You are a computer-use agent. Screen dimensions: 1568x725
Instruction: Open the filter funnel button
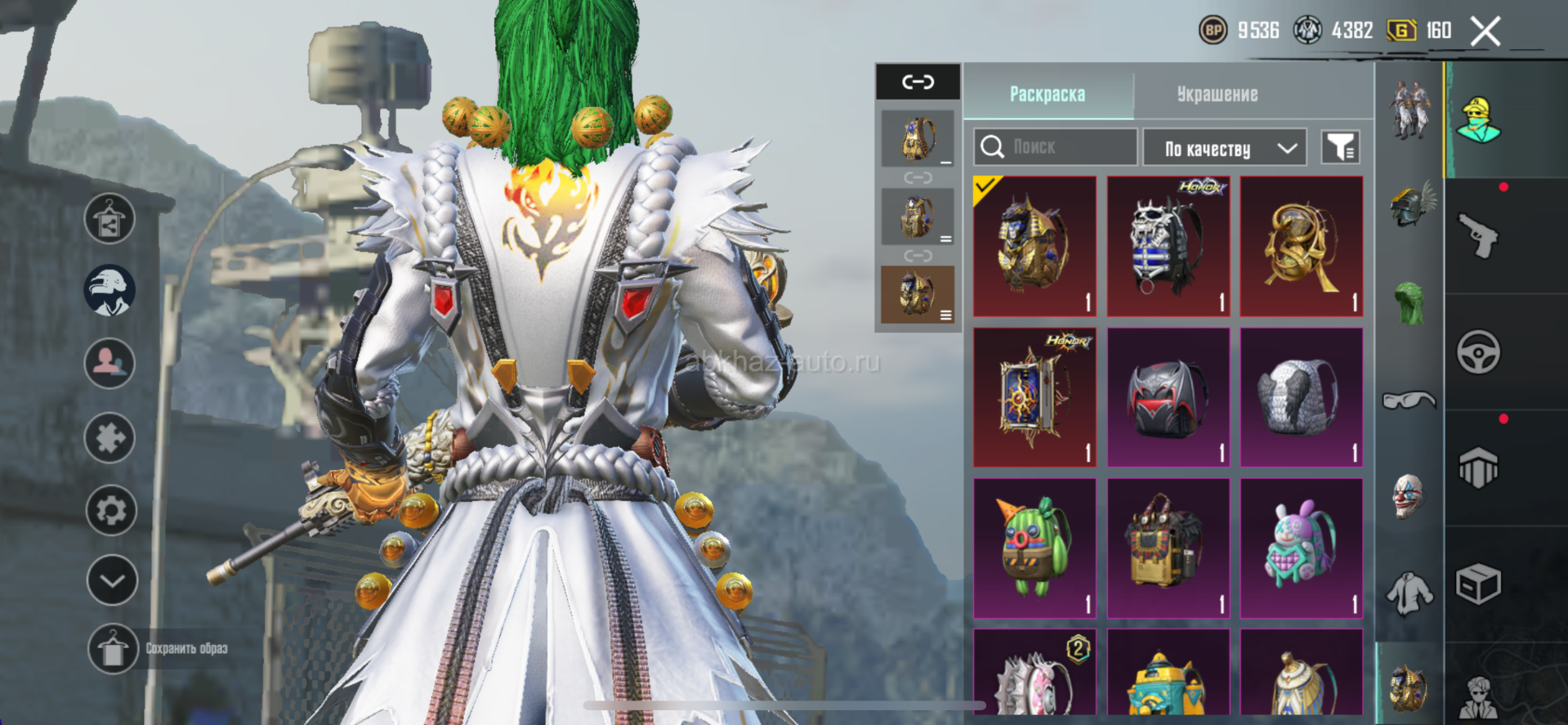click(1340, 147)
